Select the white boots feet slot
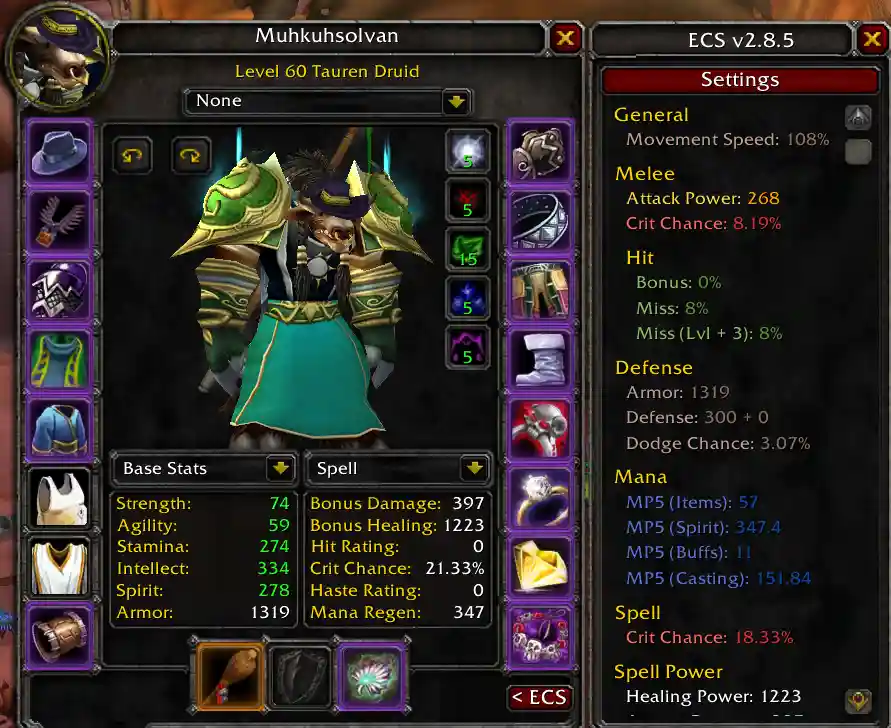891x728 pixels. (x=540, y=359)
